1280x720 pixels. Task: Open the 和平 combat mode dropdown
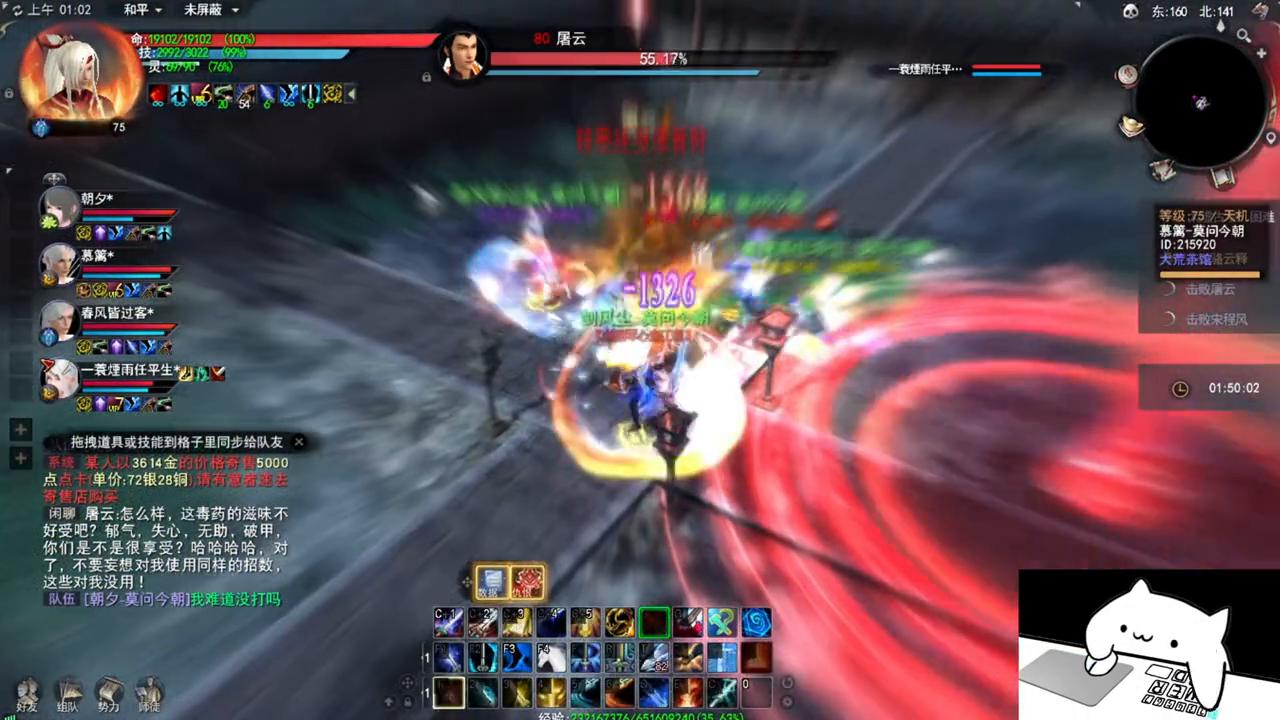(141, 10)
